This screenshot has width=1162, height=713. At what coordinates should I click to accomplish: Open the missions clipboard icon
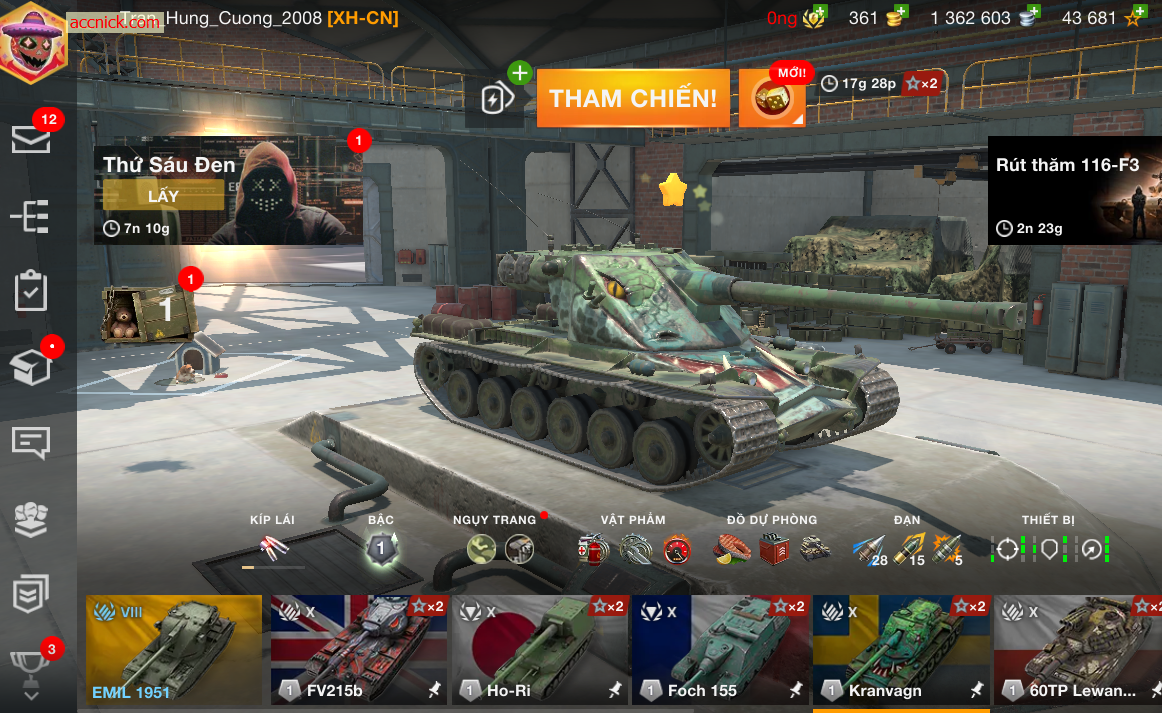pyautogui.click(x=31, y=291)
